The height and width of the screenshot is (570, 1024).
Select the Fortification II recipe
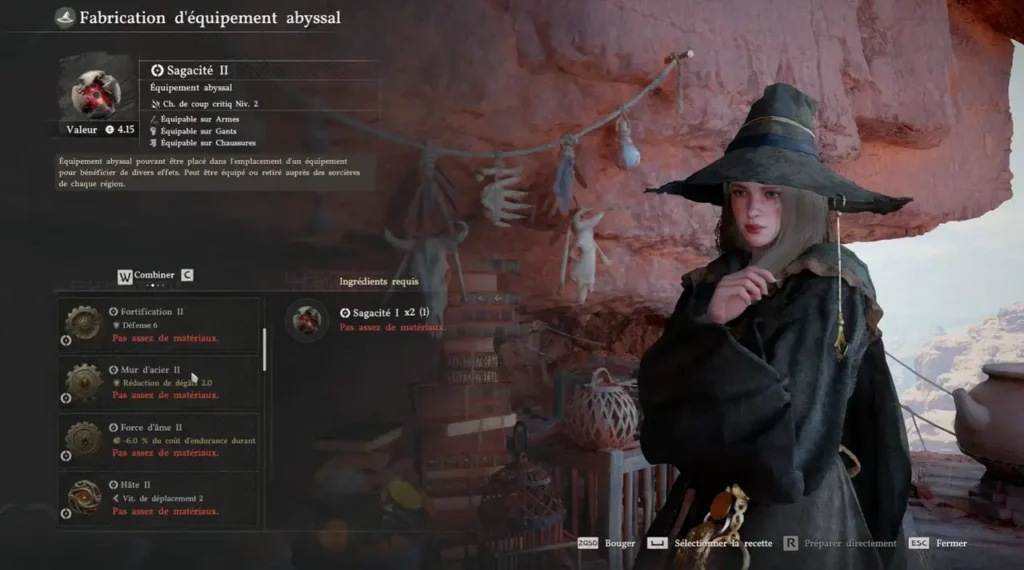[160, 324]
